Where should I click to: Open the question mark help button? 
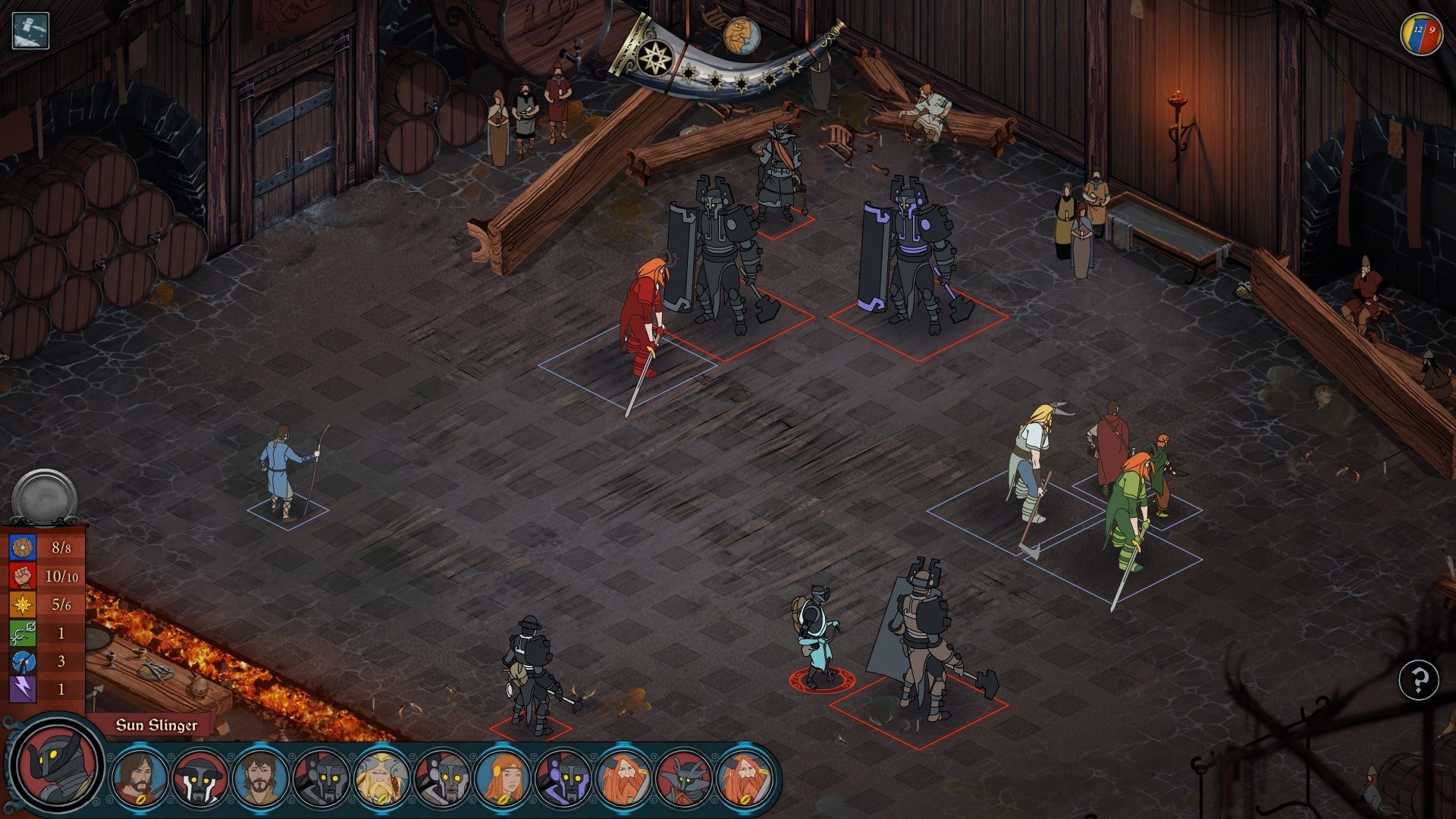(1419, 679)
